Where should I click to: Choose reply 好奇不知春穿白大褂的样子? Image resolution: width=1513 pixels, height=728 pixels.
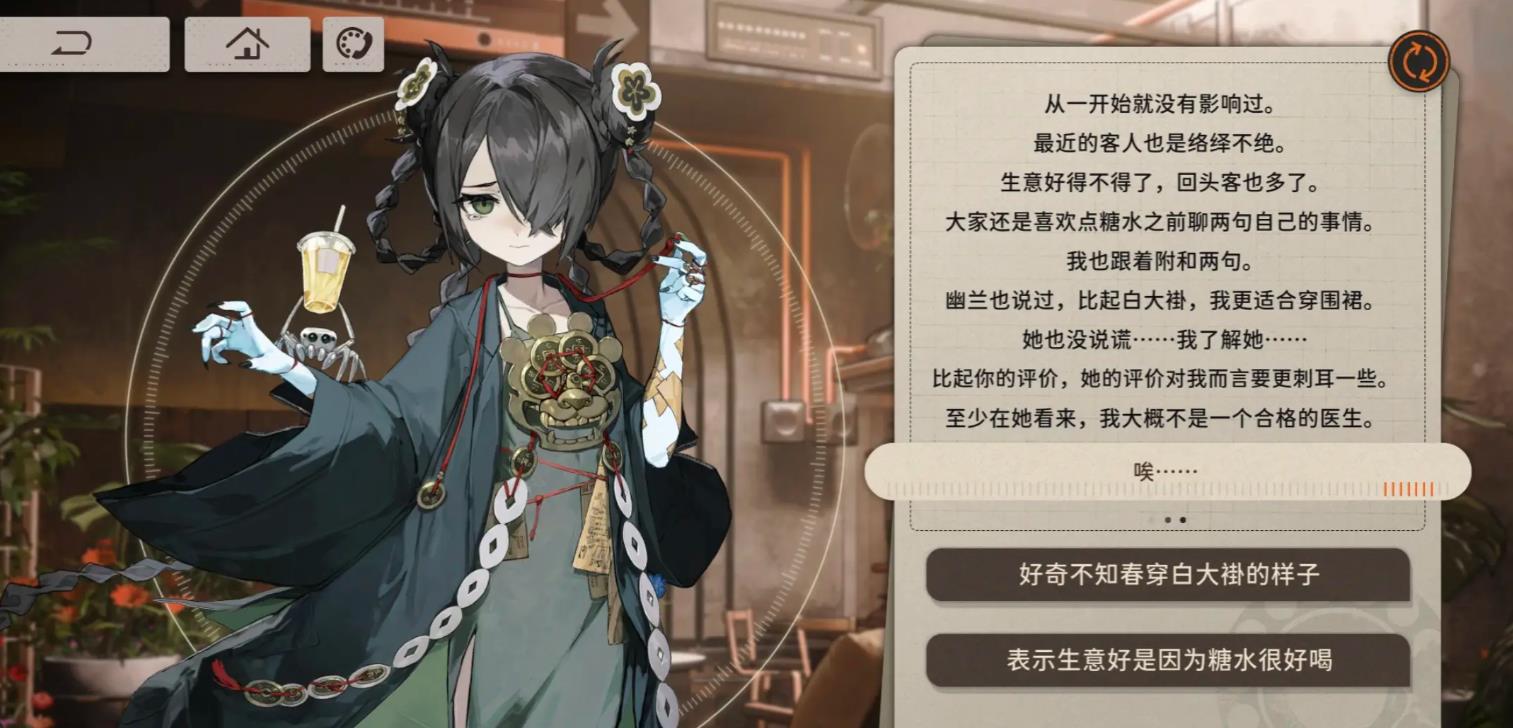(1167, 575)
